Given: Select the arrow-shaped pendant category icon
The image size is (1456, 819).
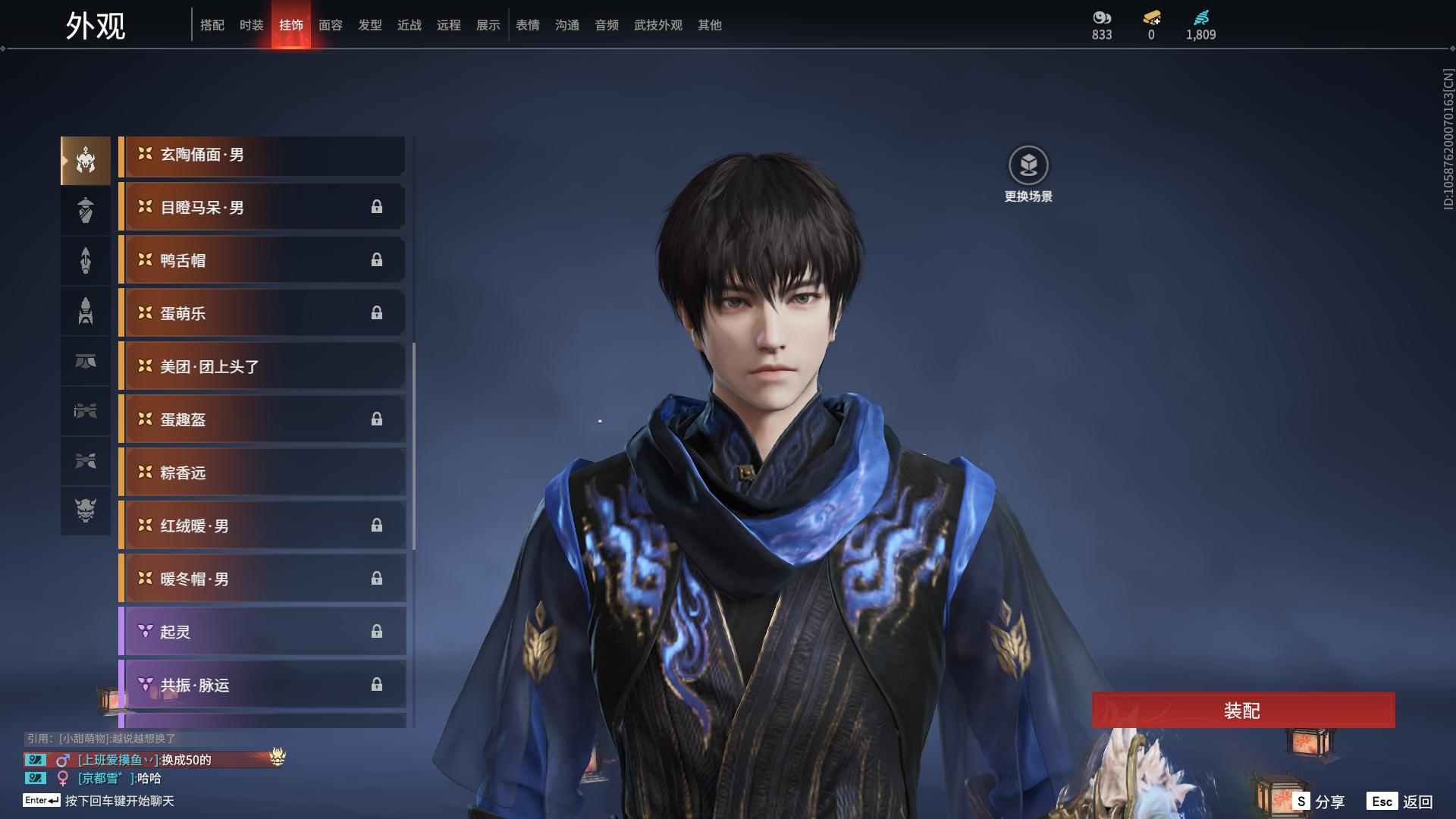Looking at the screenshot, I should [85, 260].
